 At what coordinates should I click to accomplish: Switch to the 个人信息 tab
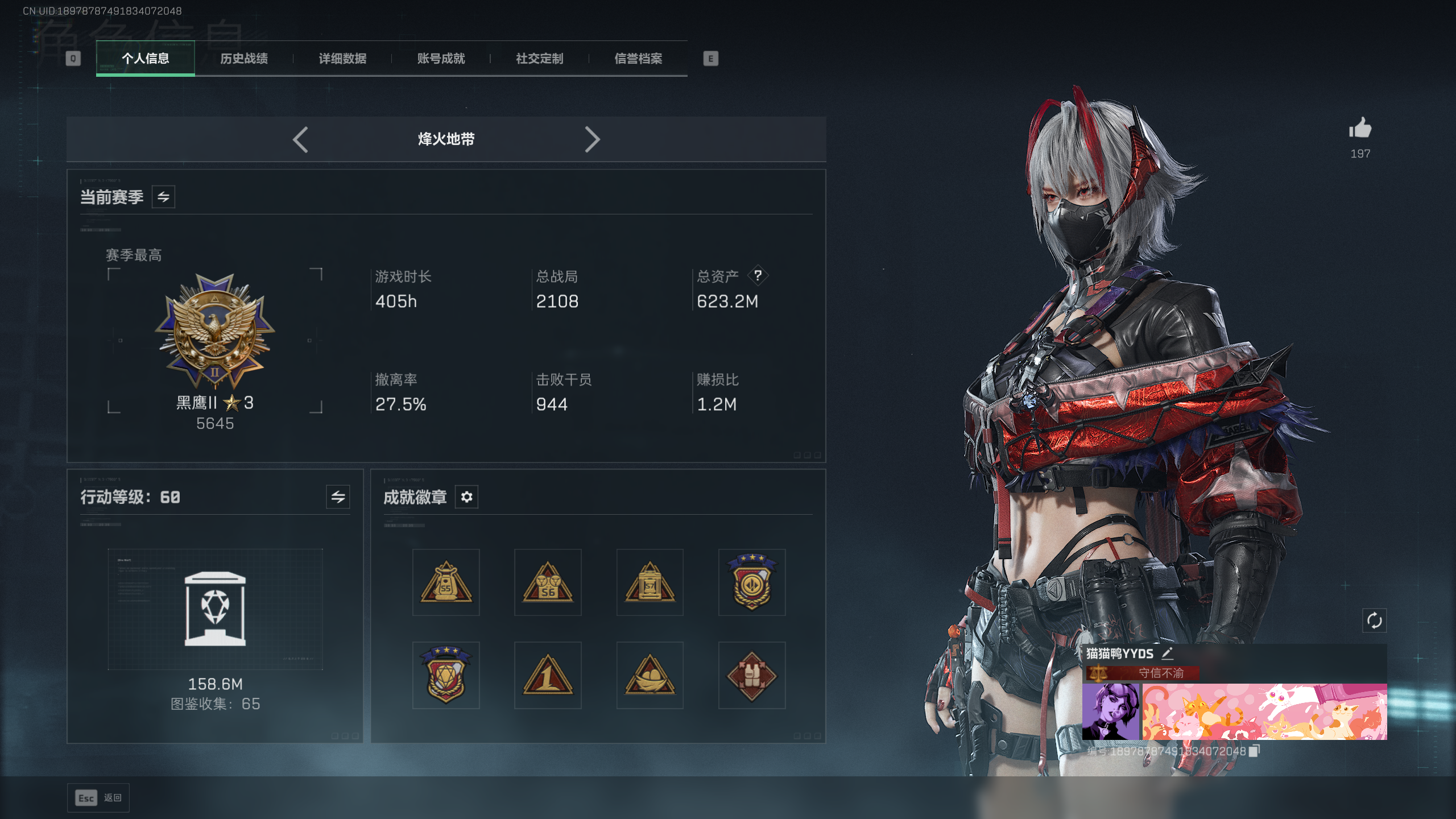click(145, 59)
